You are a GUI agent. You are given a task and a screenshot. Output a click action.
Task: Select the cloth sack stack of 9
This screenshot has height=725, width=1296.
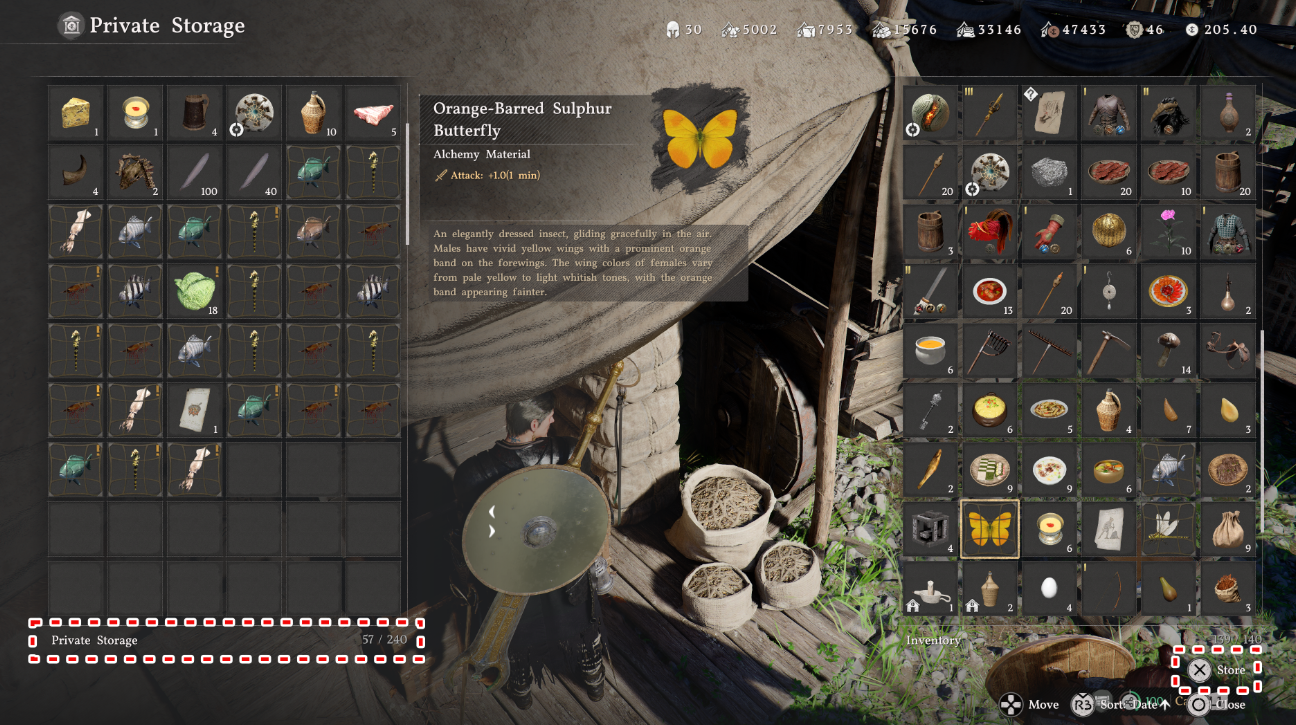click(1227, 529)
